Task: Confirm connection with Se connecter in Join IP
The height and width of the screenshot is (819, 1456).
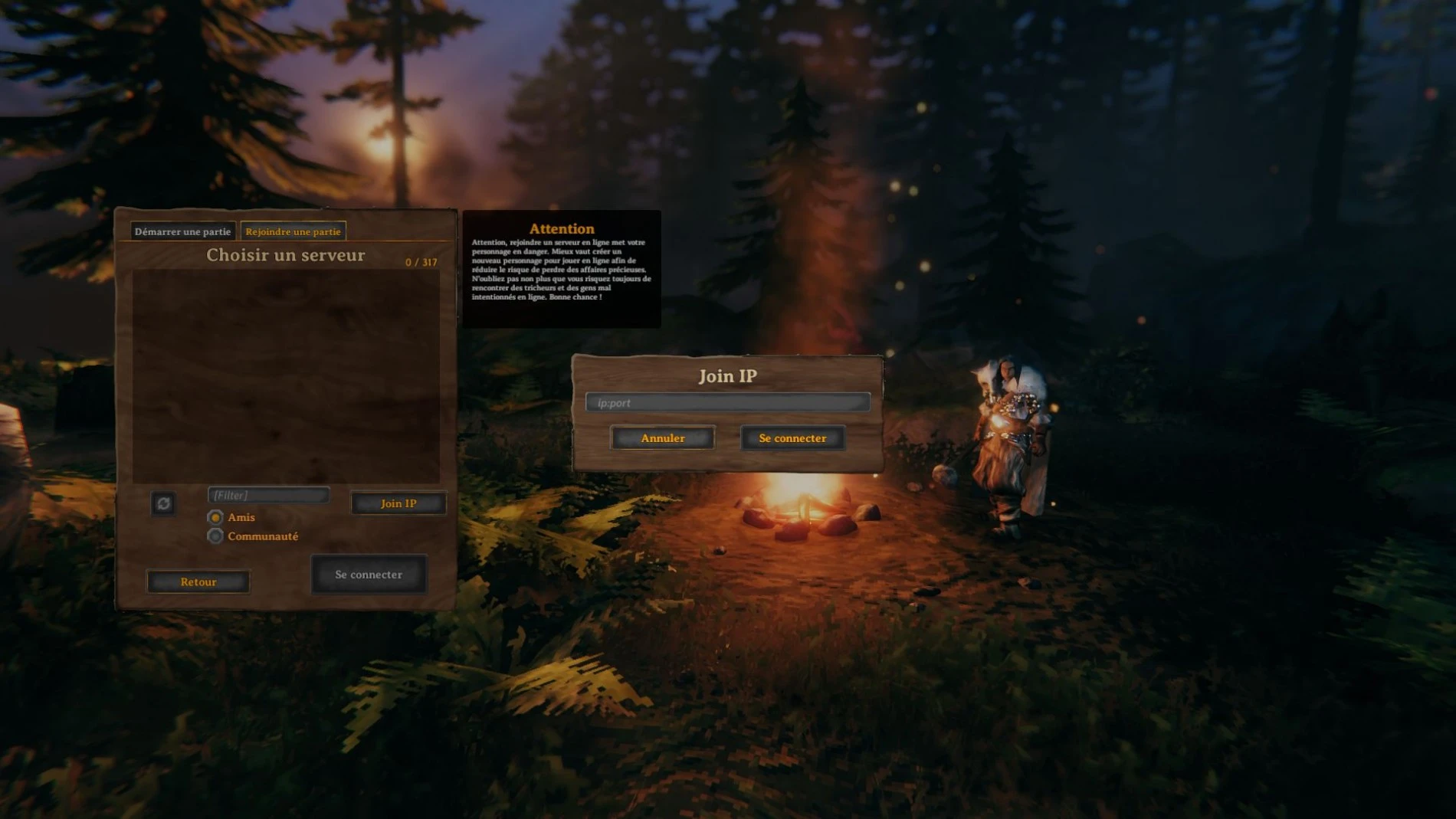Action: 792,437
